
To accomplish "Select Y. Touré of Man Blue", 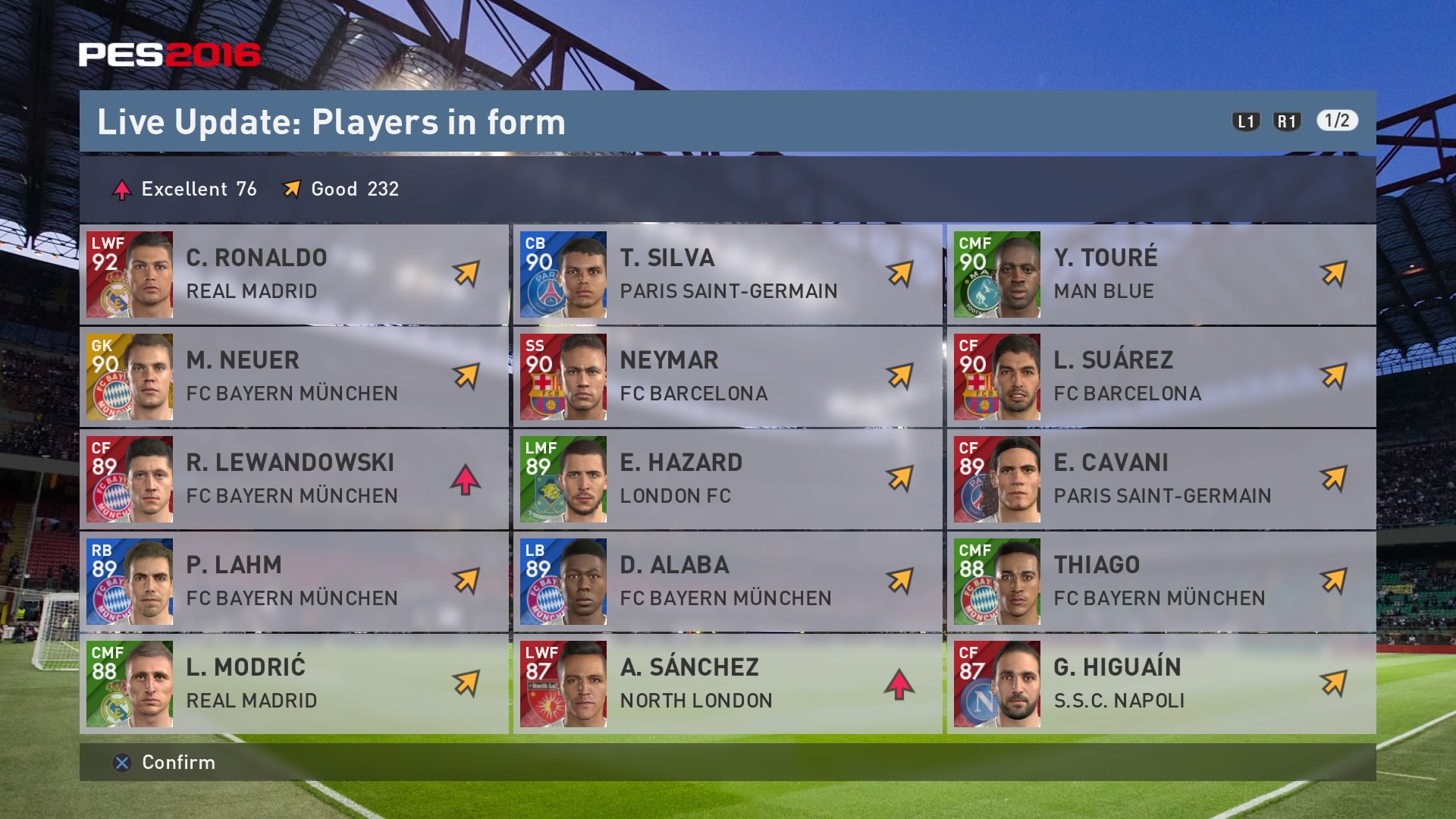I will click(1161, 275).
